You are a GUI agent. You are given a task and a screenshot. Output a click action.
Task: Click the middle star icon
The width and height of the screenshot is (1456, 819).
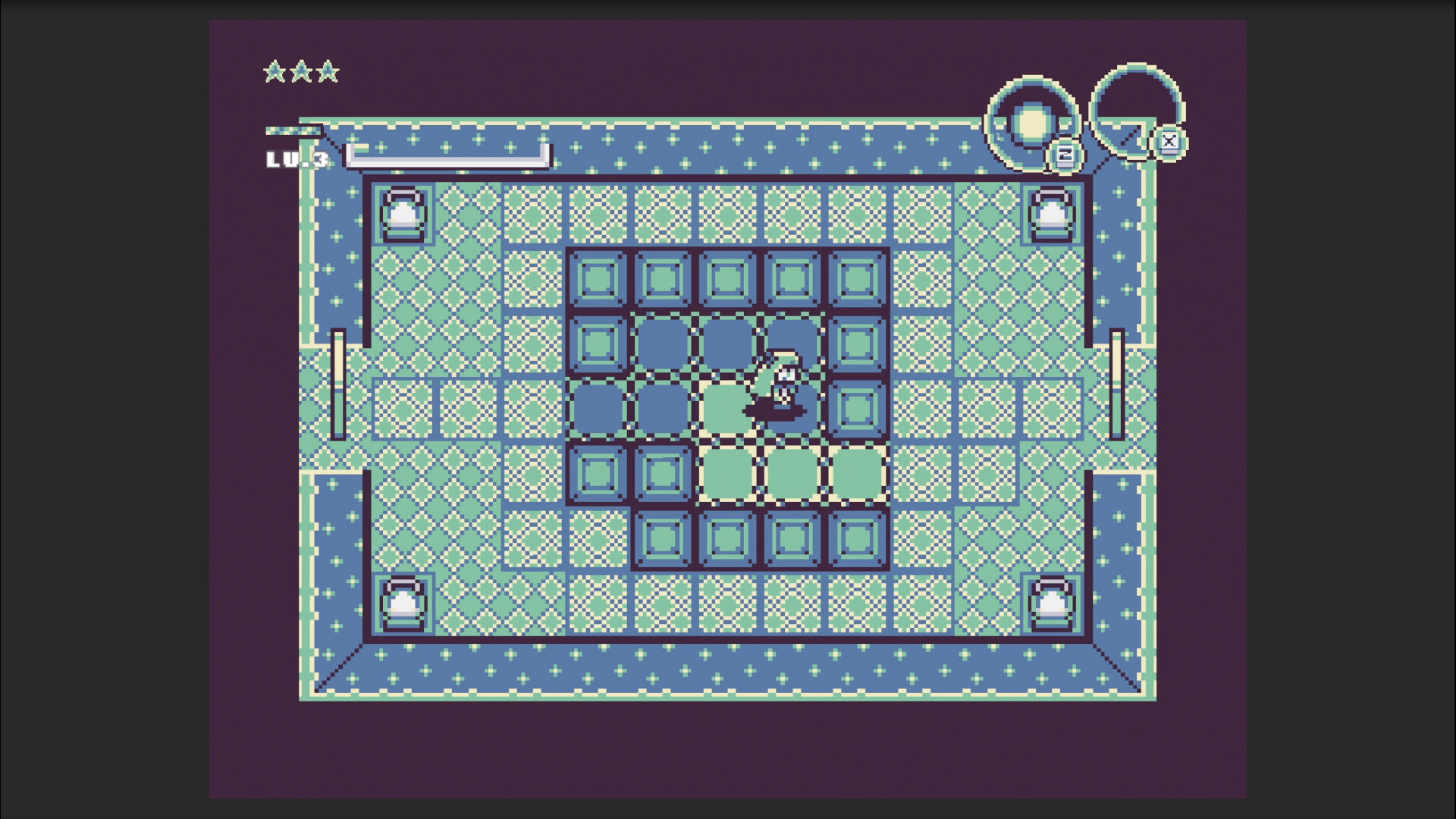(303, 72)
